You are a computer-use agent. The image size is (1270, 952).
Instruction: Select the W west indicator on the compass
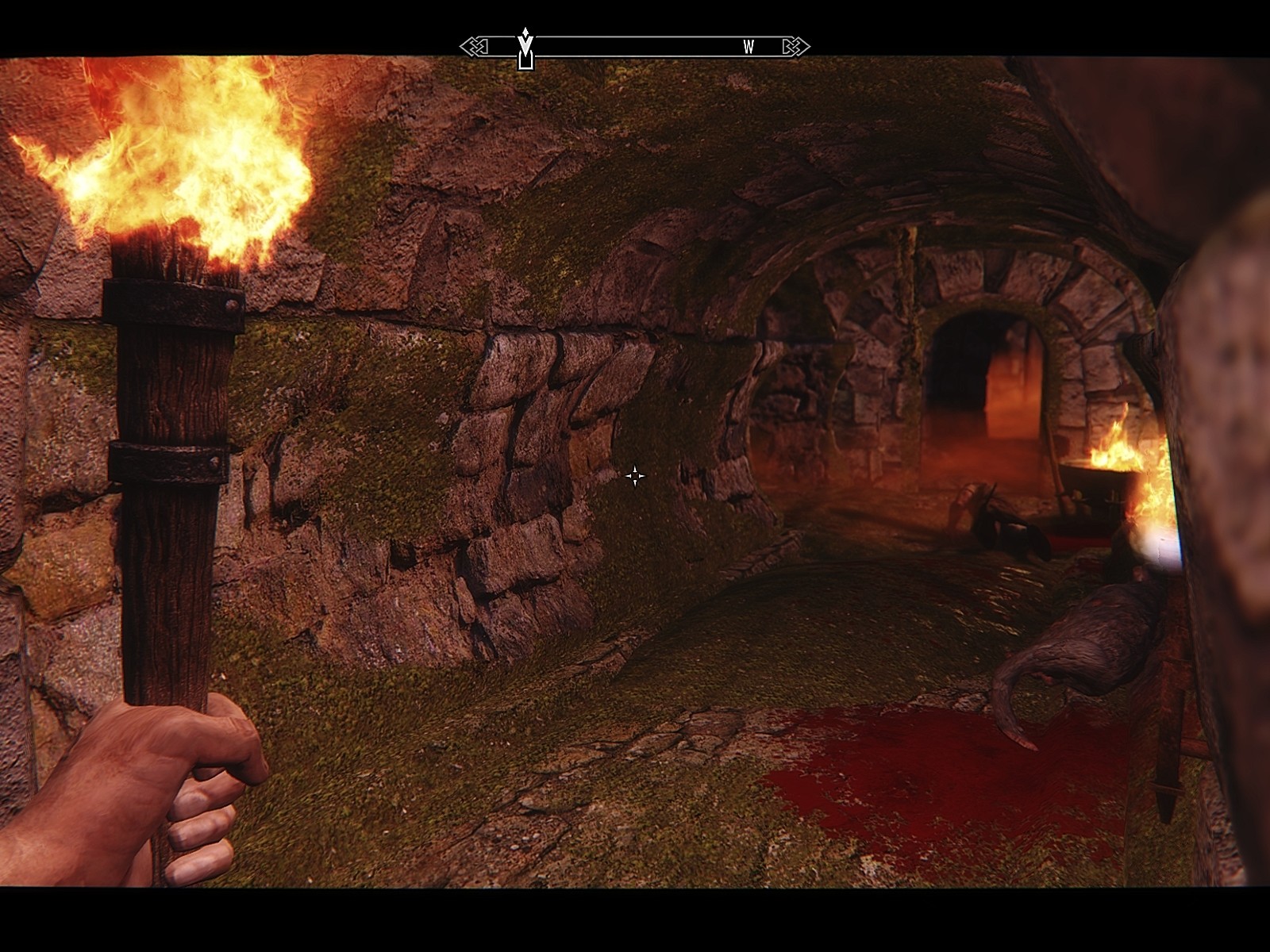pyautogui.click(x=749, y=48)
